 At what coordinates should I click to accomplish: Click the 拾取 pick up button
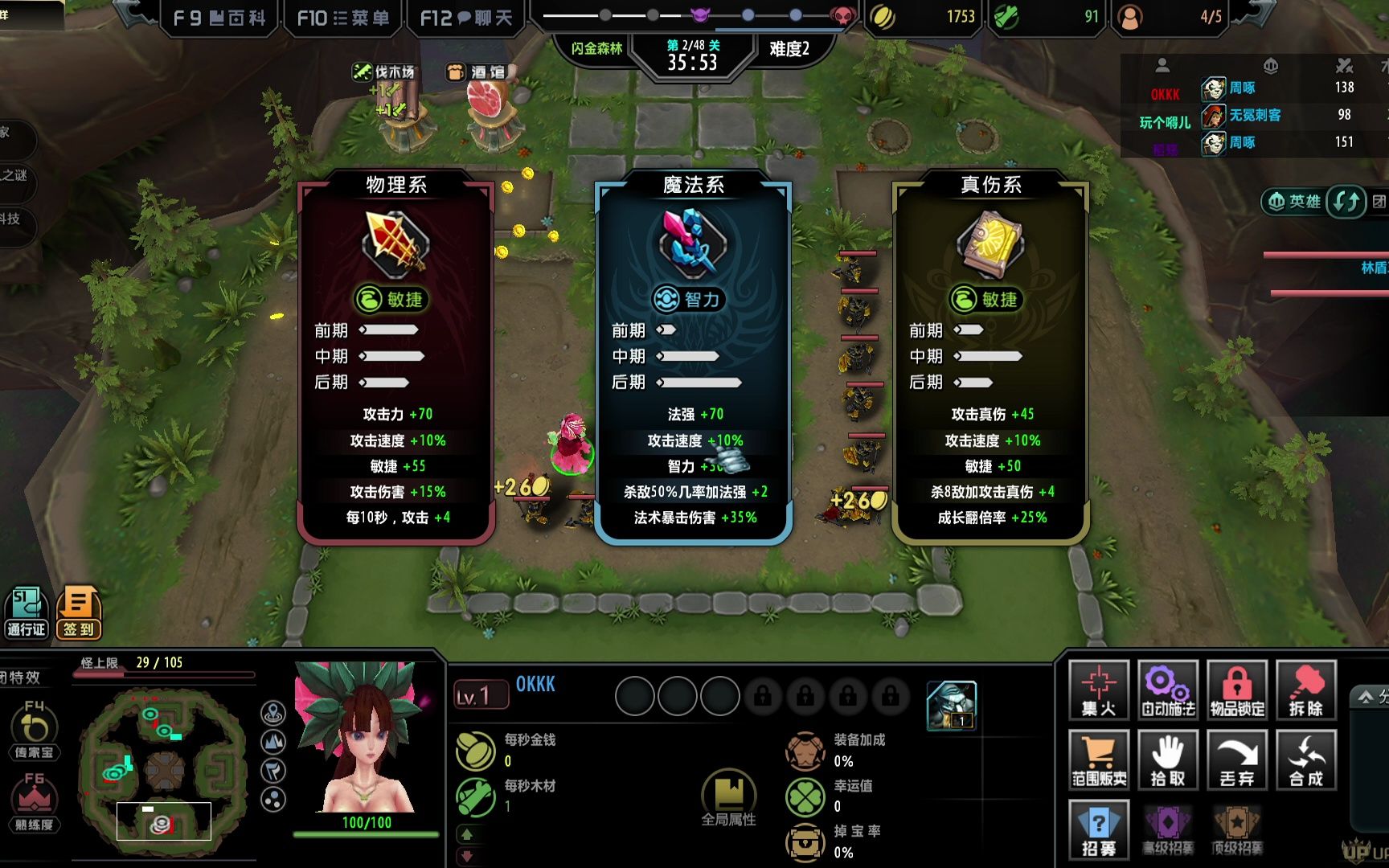[x=1168, y=759]
